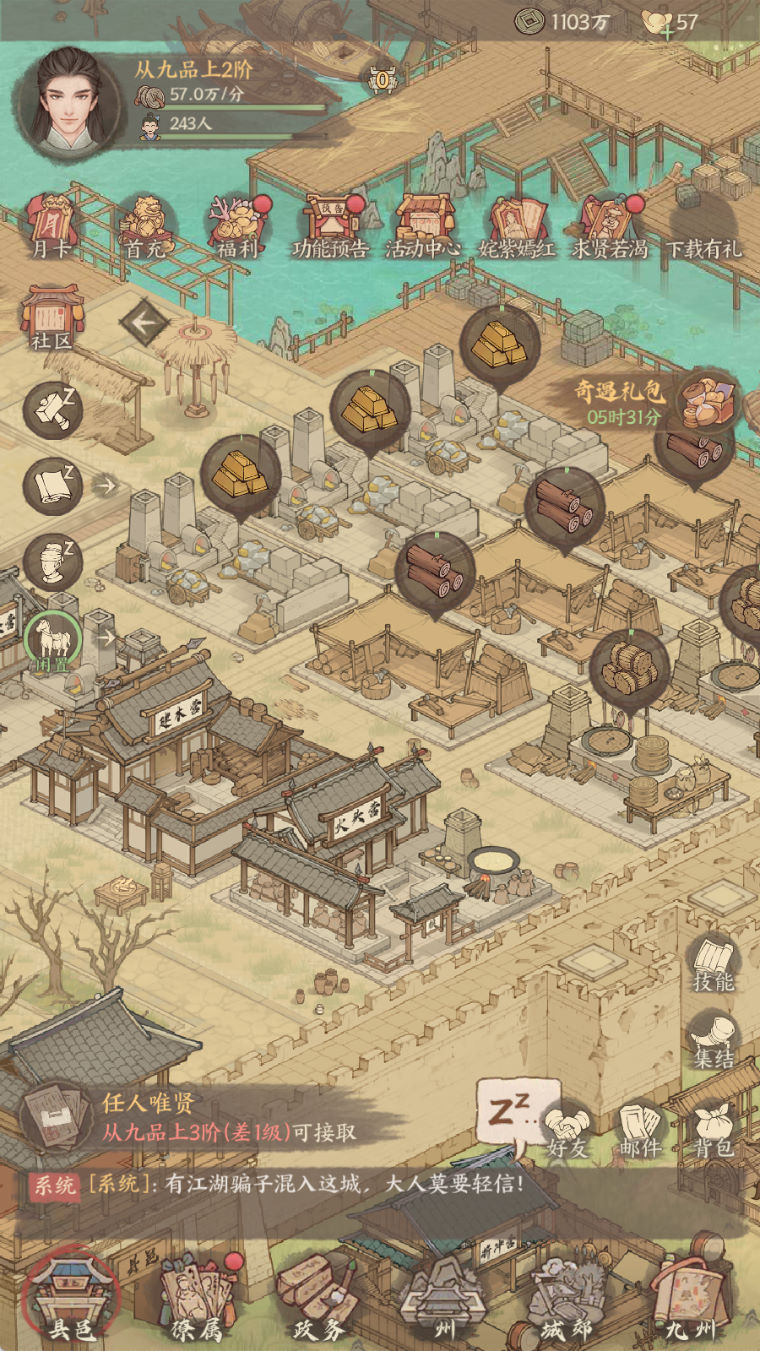This screenshot has width=760, height=1351.
Task: Open the 求贤若渴 recruitment event
Action: tap(611, 224)
